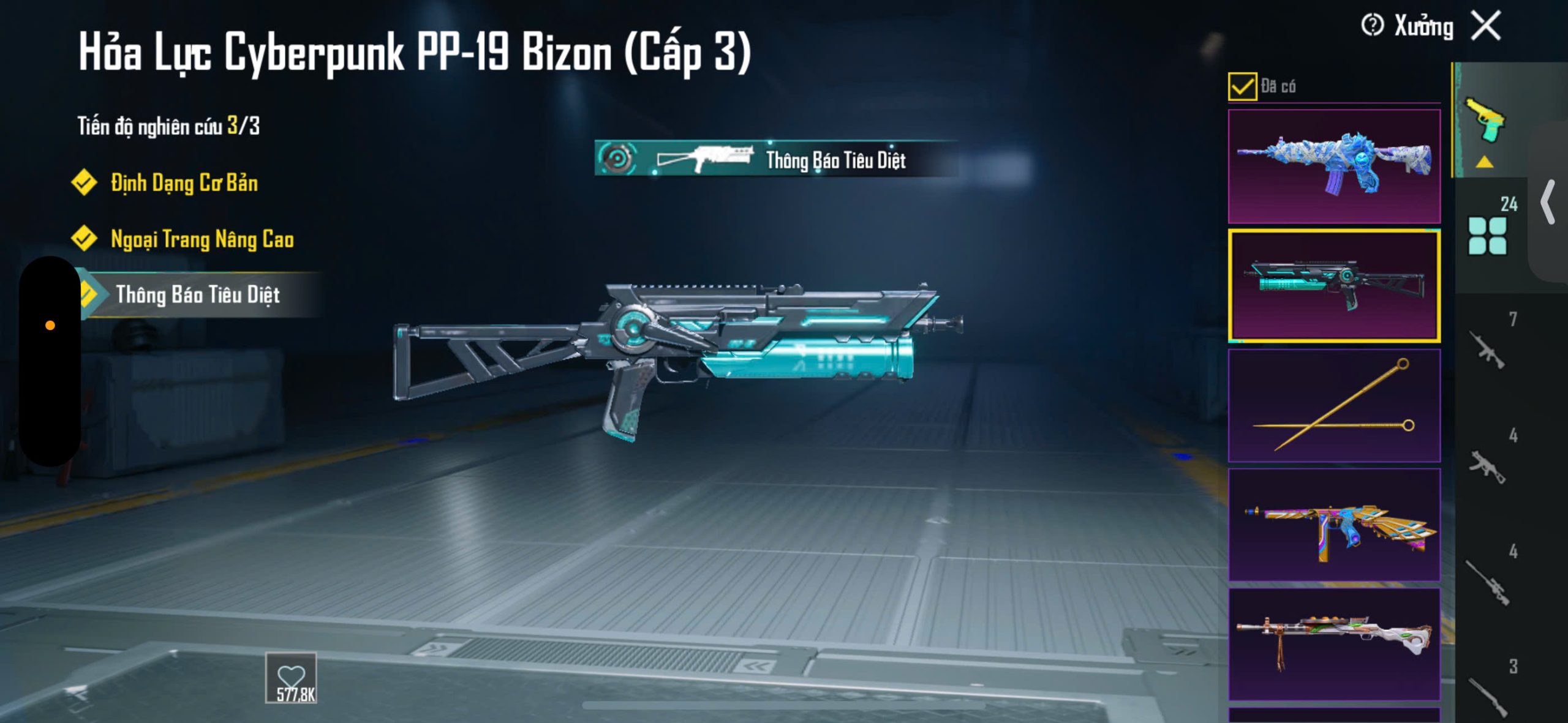View the Ngoại Trang Nâng Cao level
1568x723 pixels.
click(202, 239)
